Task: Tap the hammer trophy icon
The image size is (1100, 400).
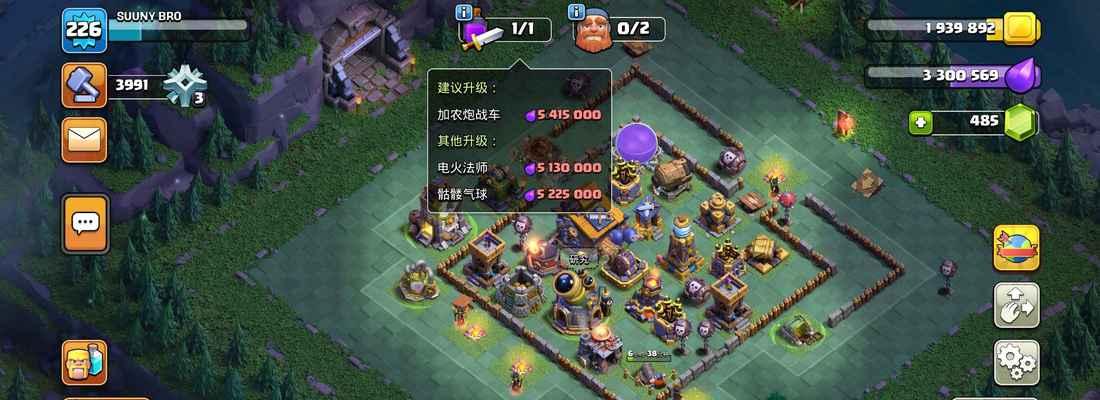Action: click(84, 86)
